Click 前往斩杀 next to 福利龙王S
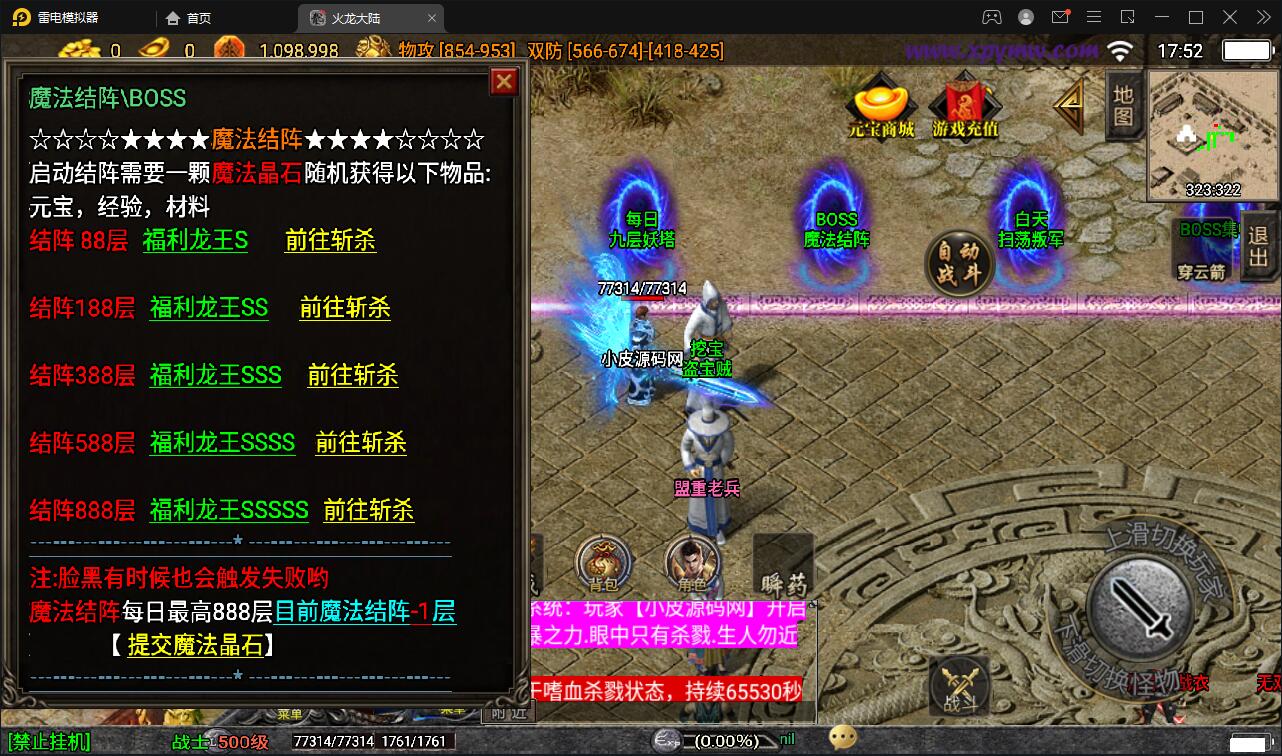This screenshot has height=756, width=1282. [x=330, y=240]
